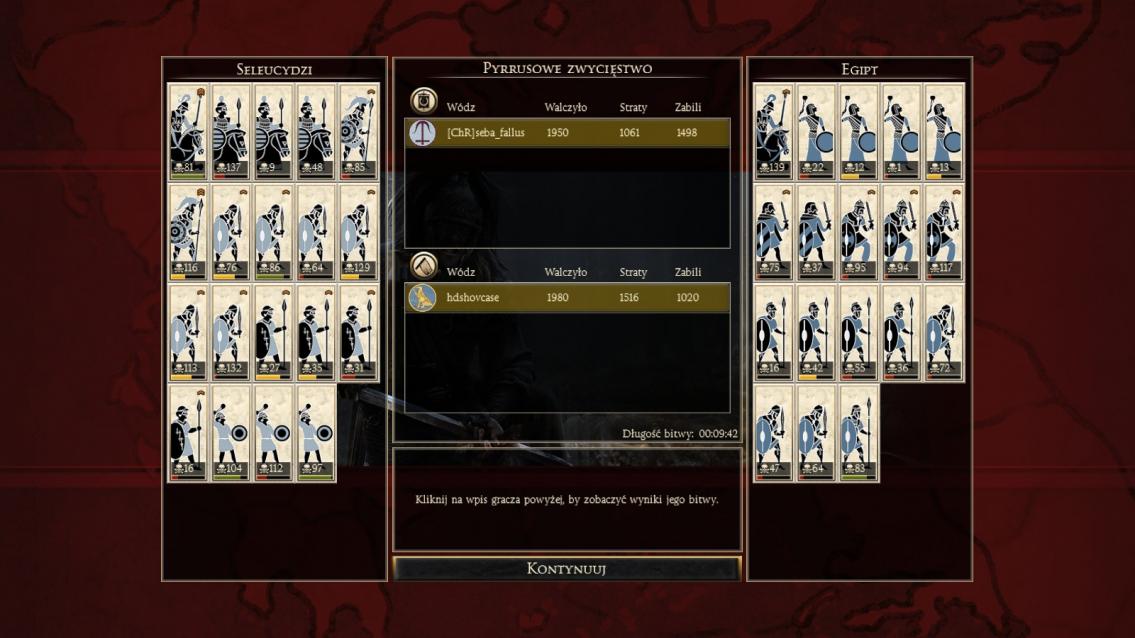Select the Seleucid card with 132 kills
1135x638 pixels.
tap(231, 333)
